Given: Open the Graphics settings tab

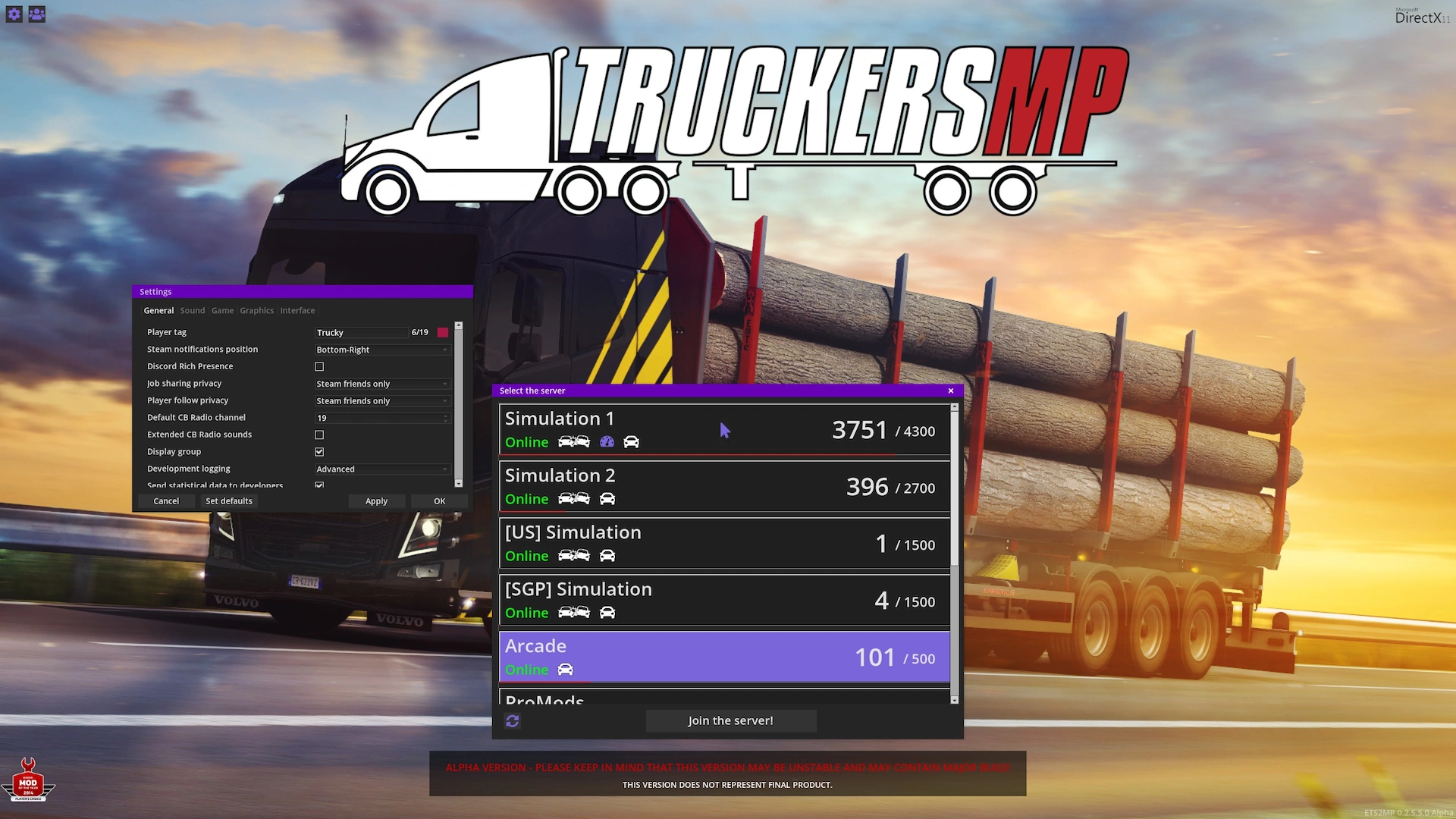Looking at the screenshot, I should click(x=256, y=311).
